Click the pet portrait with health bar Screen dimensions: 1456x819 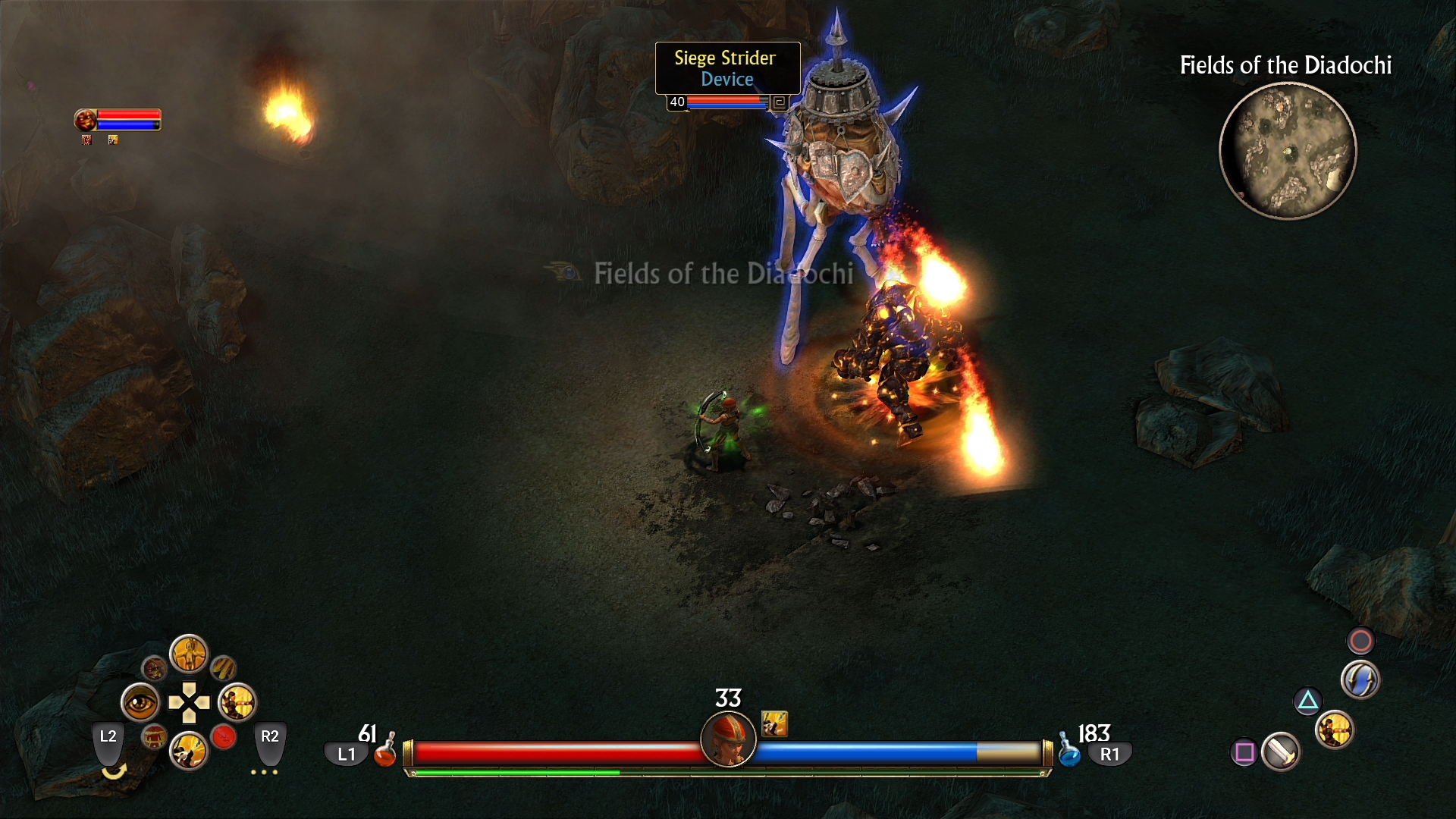coord(86,120)
